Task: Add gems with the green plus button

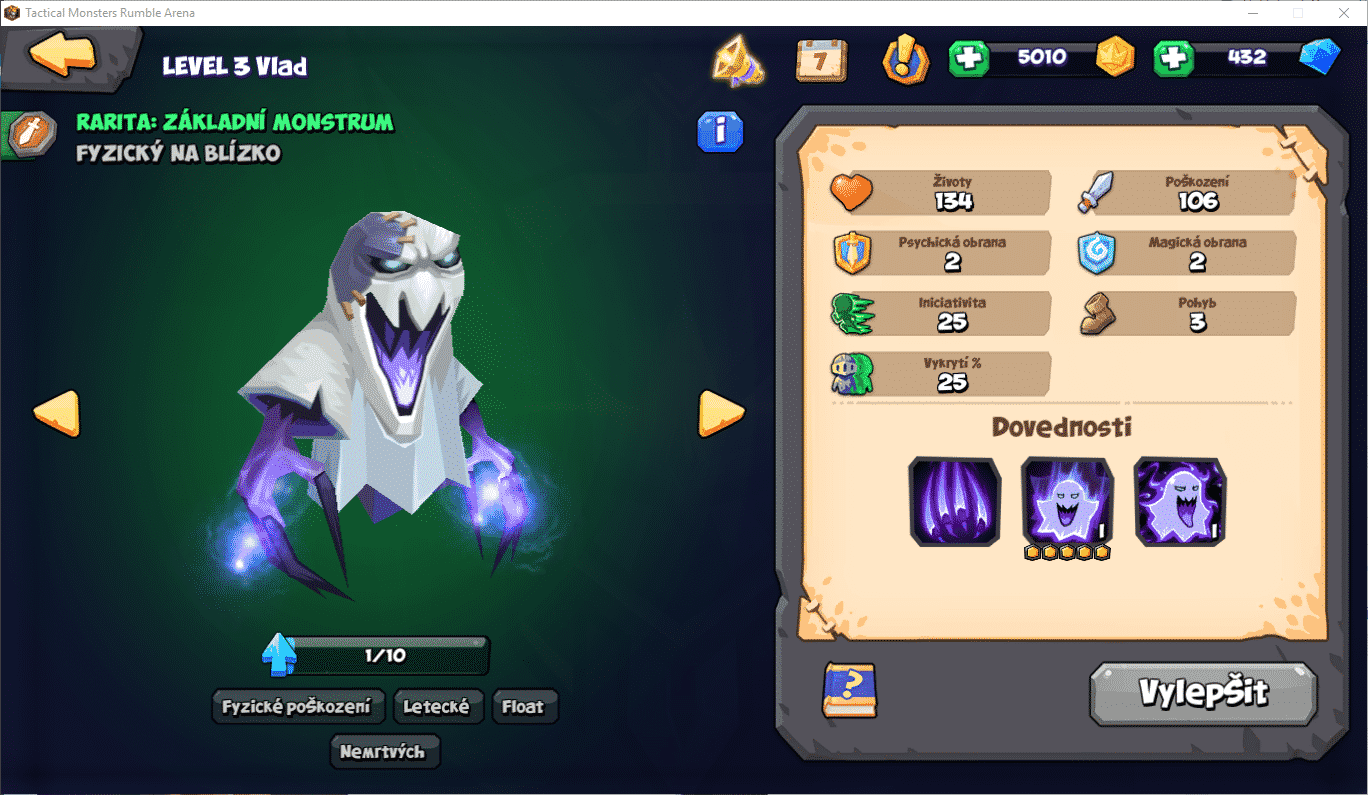Action: [x=1173, y=58]
